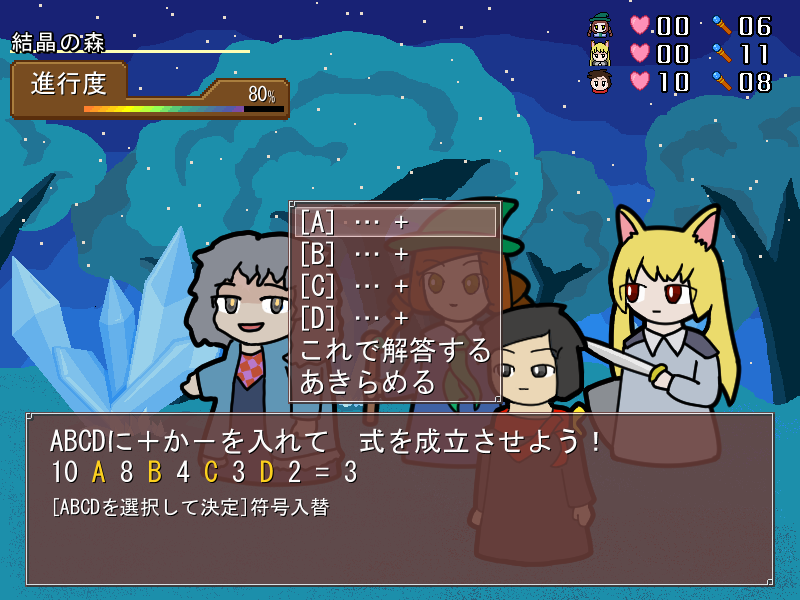Submit answer with これで解答する
This screenshot has height=600, width=800.
(394, 350)
